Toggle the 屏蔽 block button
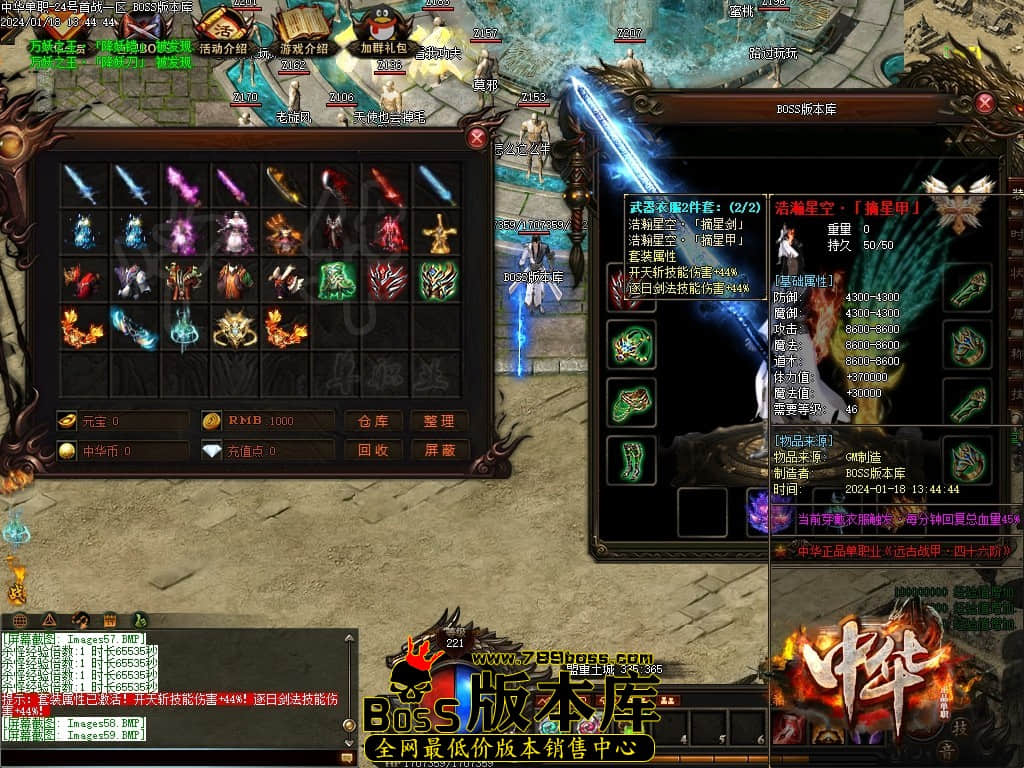The width and height of the screenshot is (1024, 768). [439, 451]
